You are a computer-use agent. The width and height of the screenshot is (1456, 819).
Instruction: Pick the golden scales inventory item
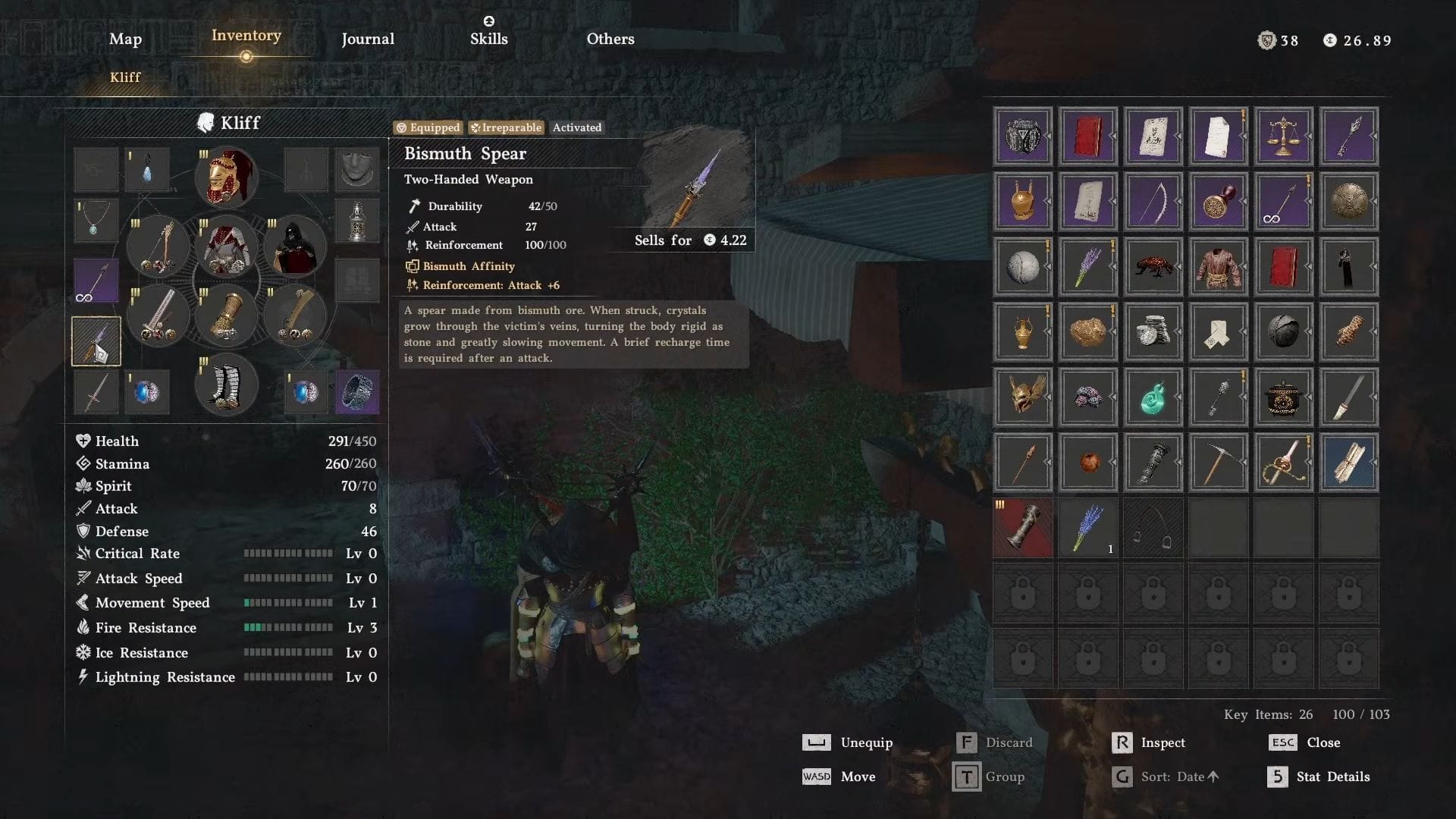click(x=1283, y=136)
